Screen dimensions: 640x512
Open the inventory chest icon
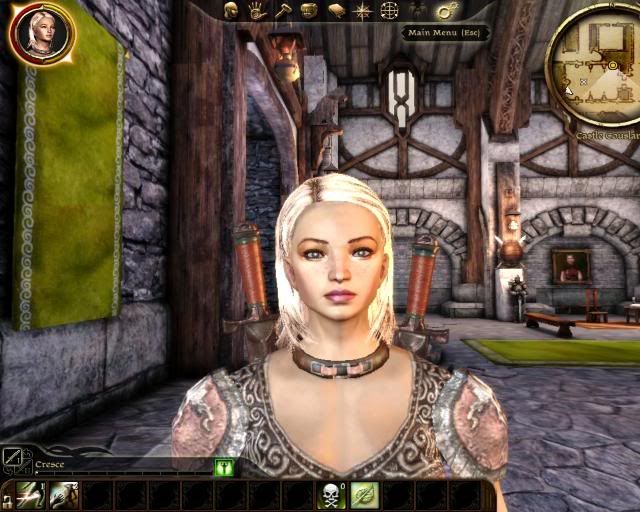pyautogui.click(x=309, y=10)
